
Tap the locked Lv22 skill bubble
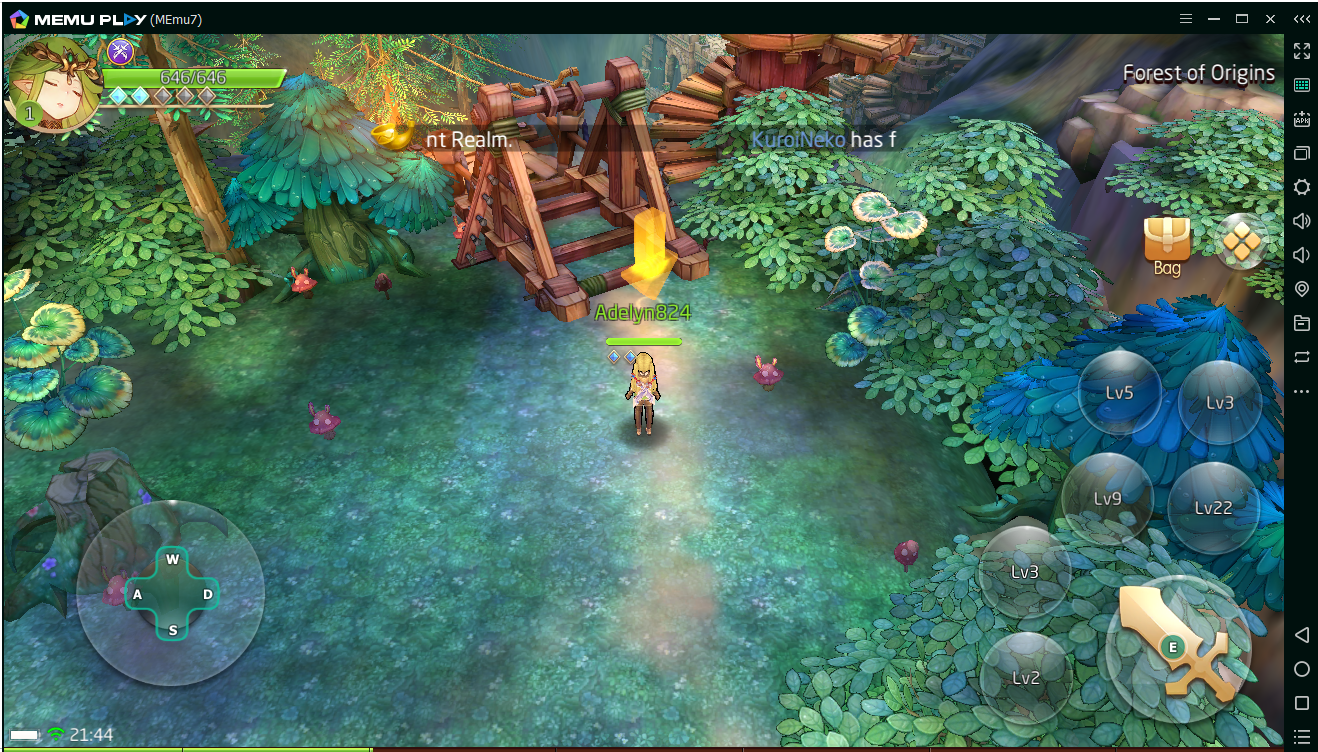pos(1213,508)
